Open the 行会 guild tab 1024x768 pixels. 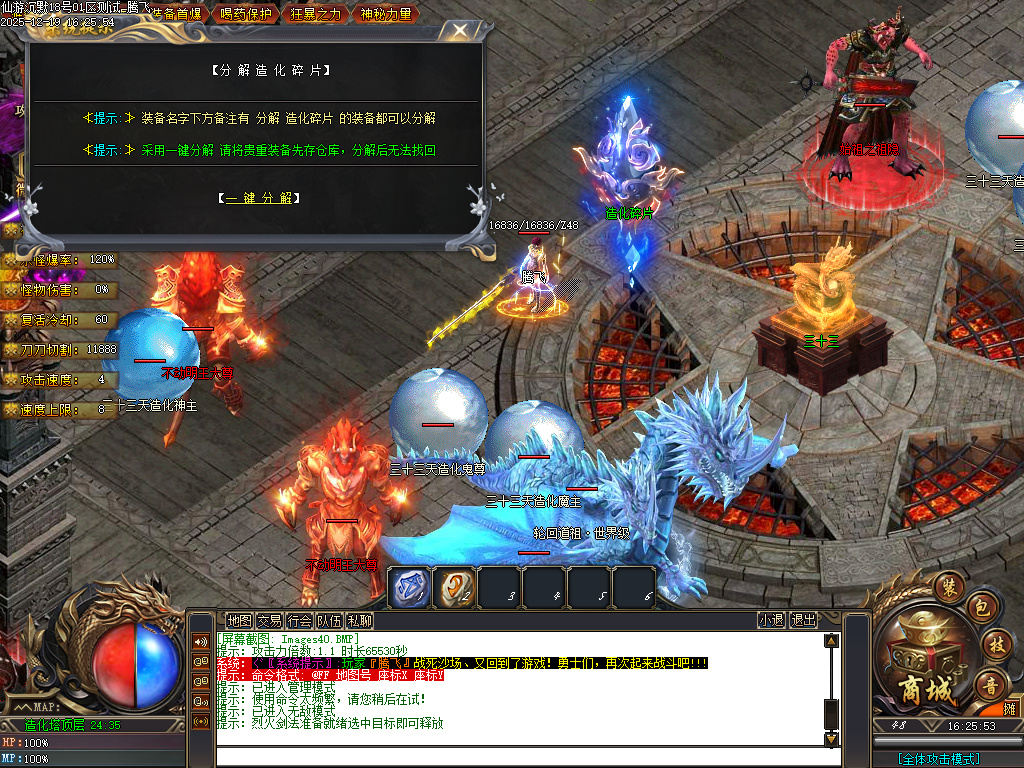pos(299,621)
